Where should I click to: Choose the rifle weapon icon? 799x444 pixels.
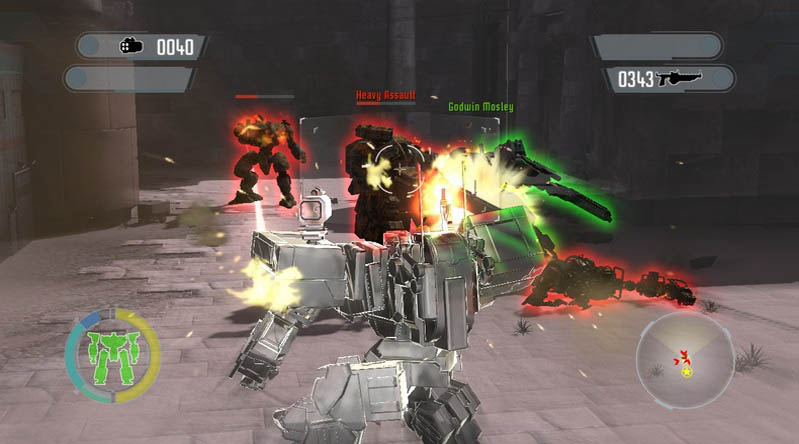point(680,78)
